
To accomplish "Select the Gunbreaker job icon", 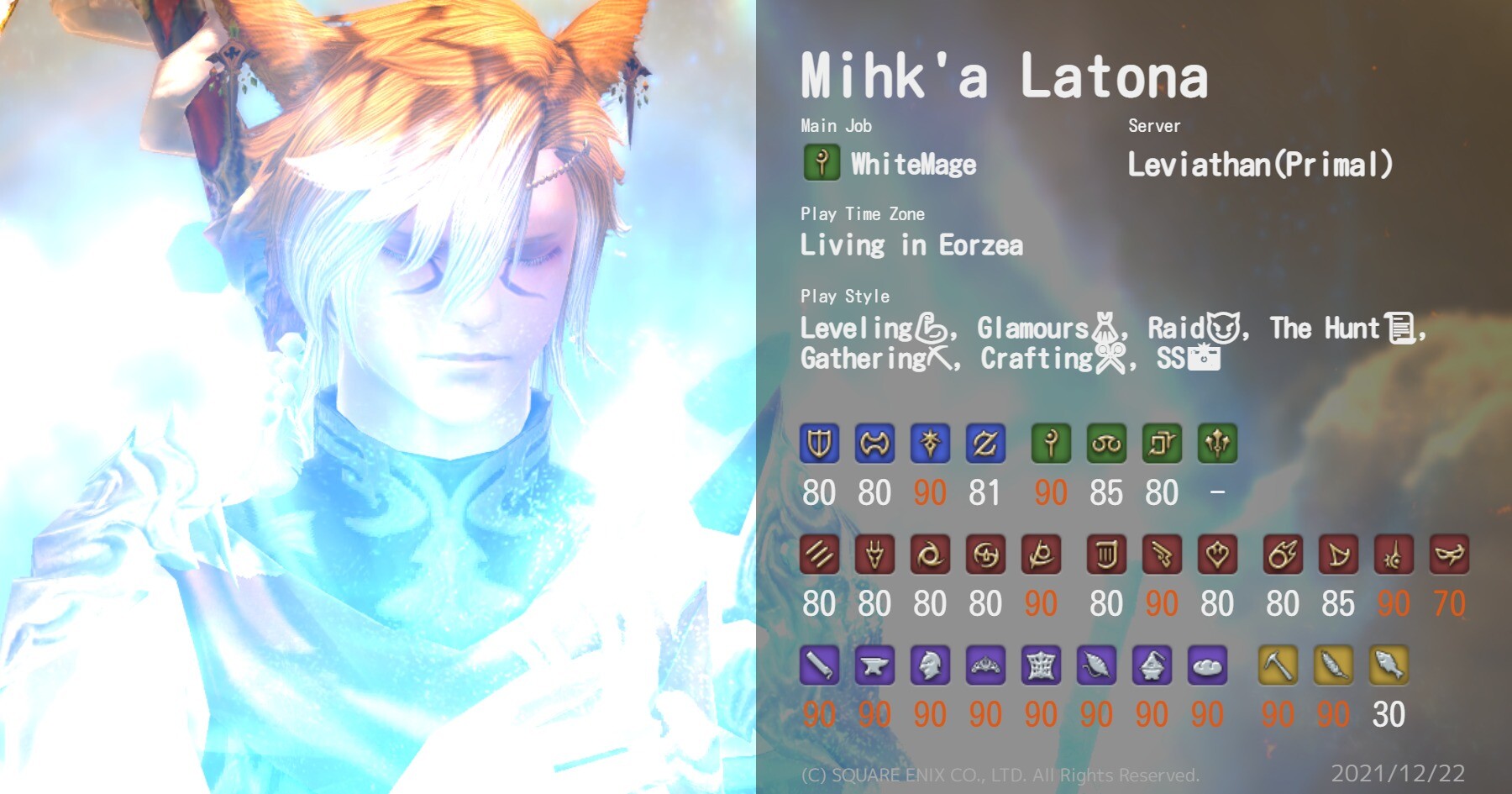I will pyautogui.click(x=985, y=444).
